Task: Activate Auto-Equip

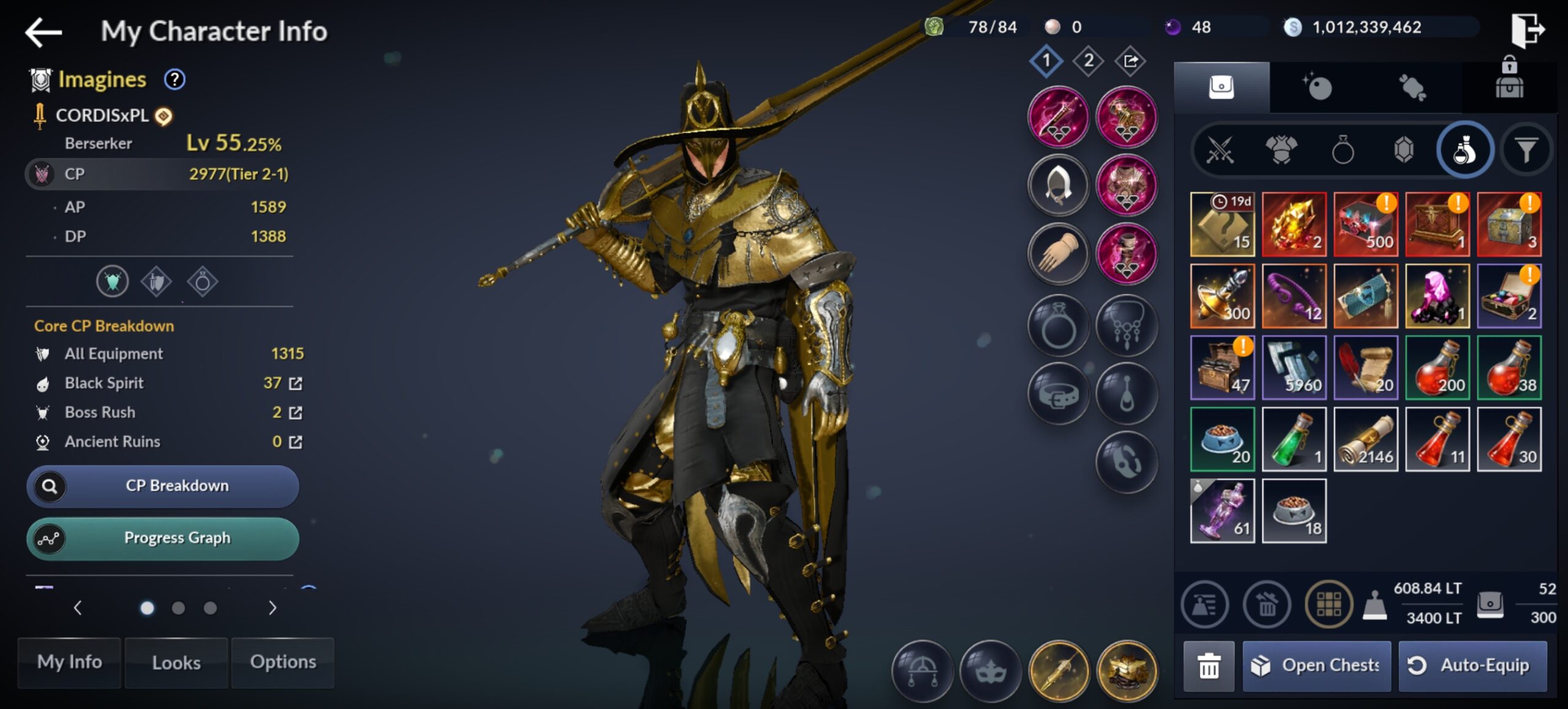Action: [x=1472, y=666]
